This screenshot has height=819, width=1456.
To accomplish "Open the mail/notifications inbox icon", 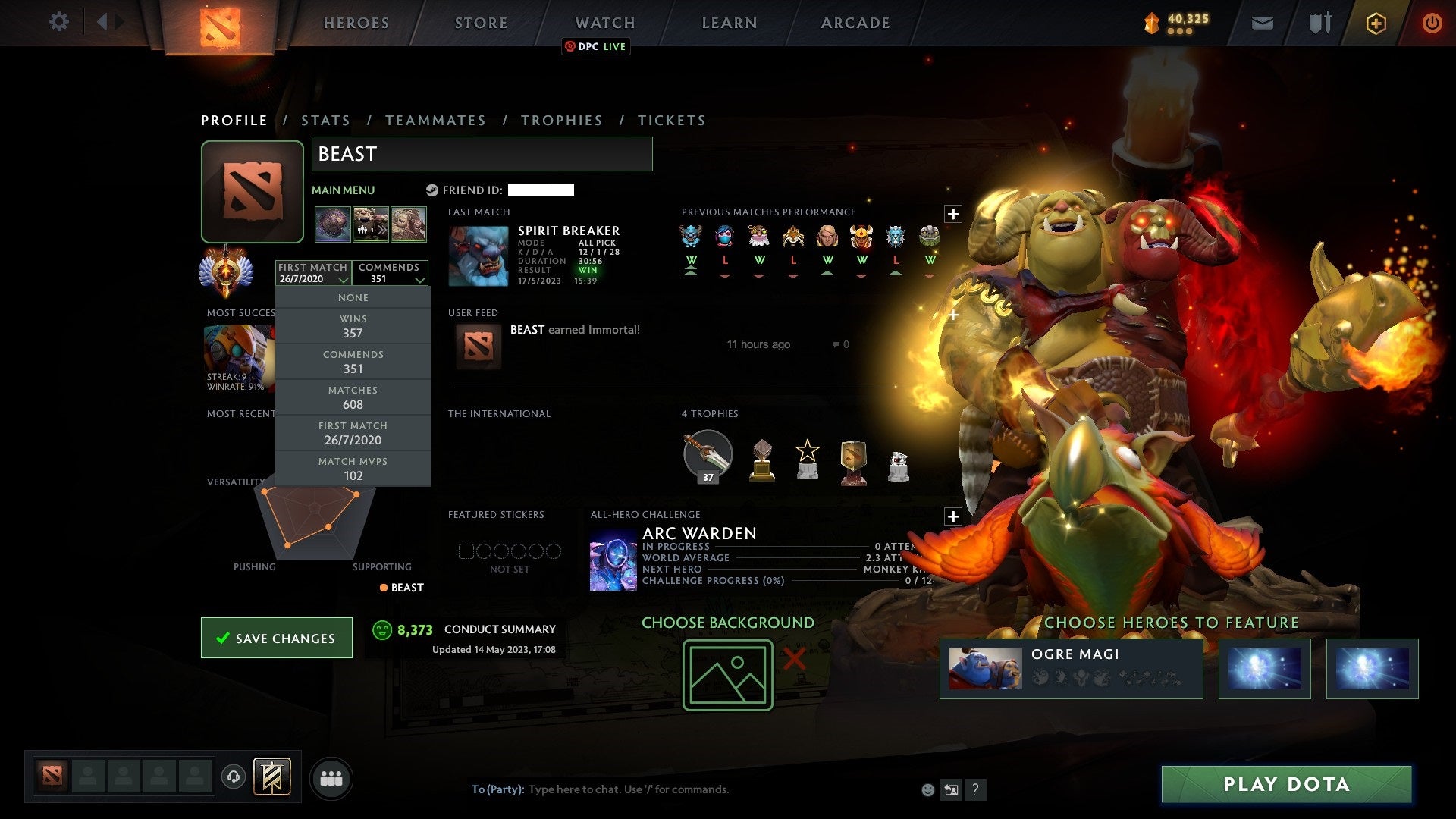I will click(1263, 23).
